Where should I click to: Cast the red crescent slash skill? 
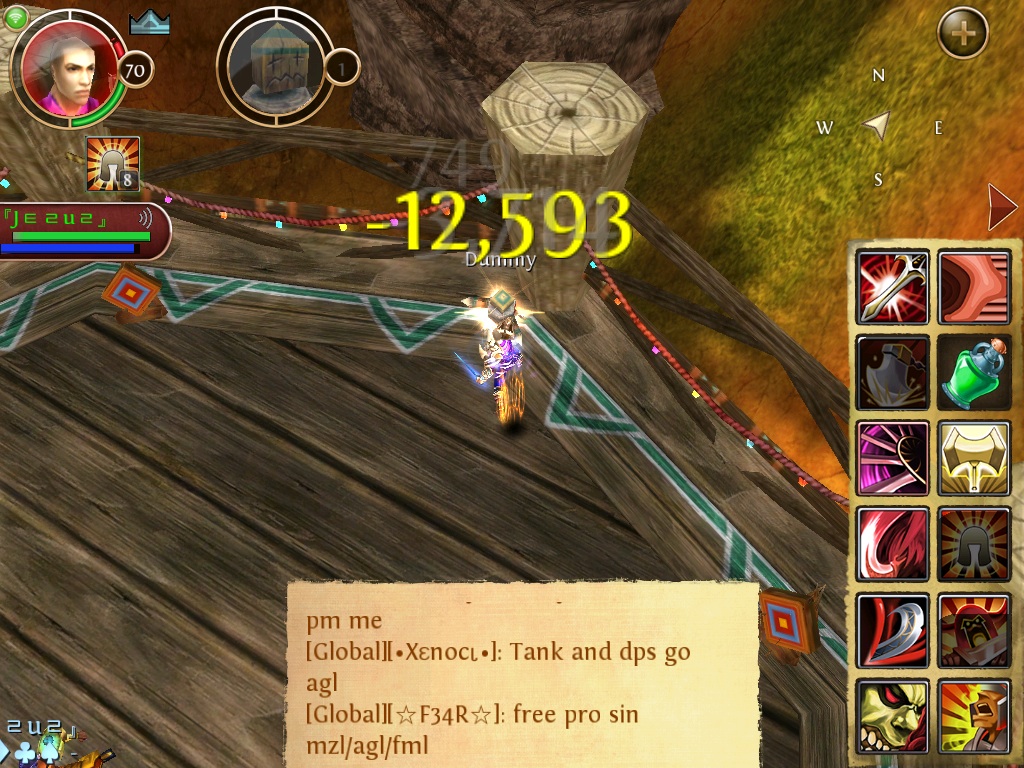click(892, 545)
